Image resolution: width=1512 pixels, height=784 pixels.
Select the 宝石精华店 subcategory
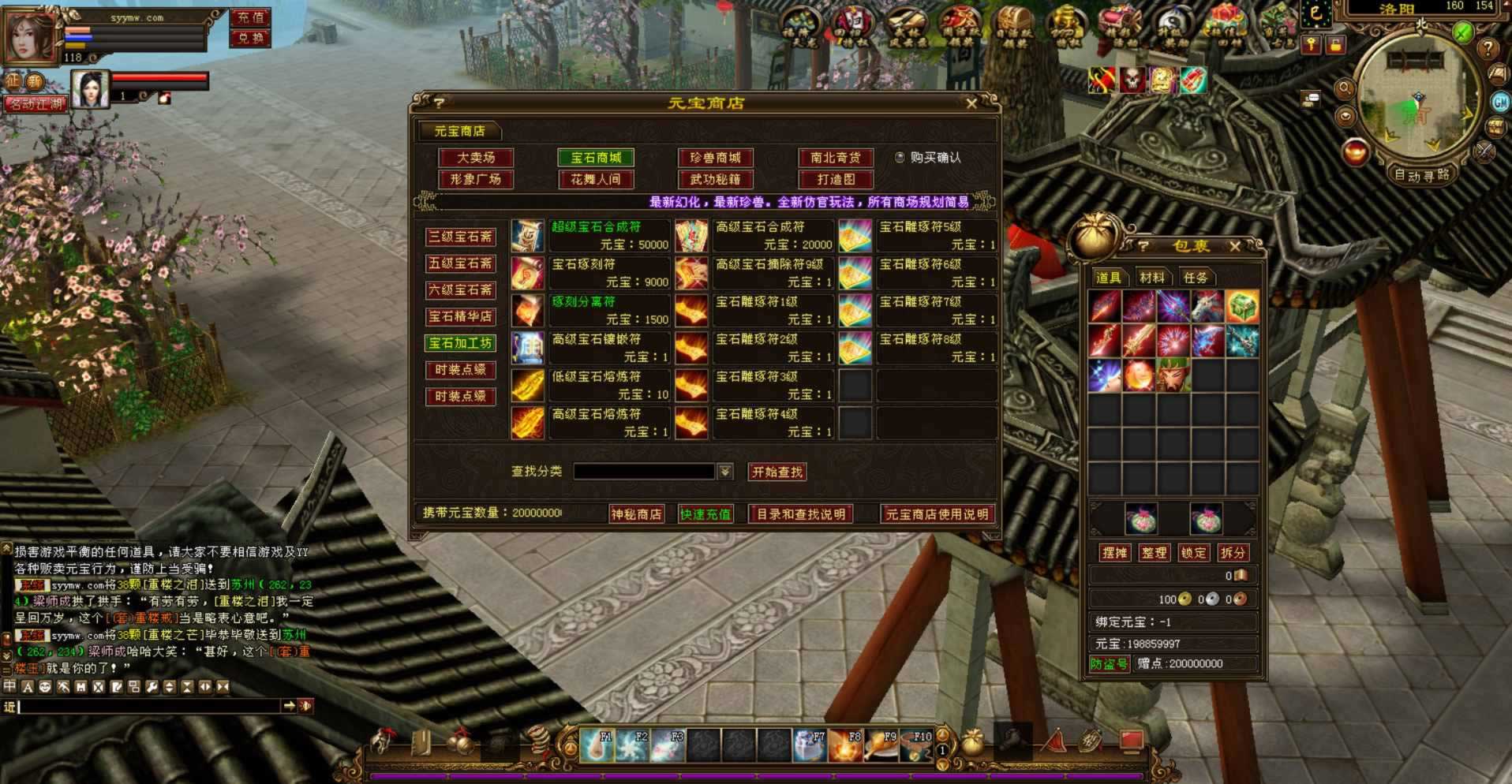tap(460, 316)
